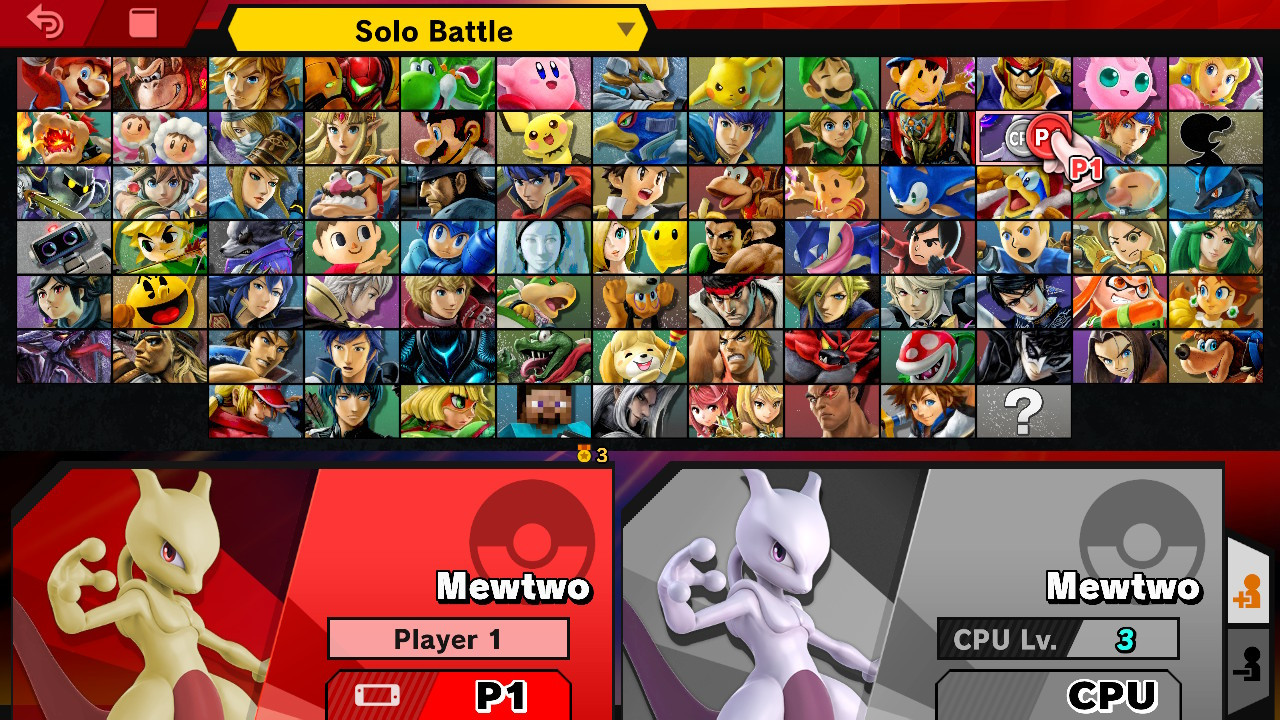This screenshot has width=1280, height=720.
Task: Select the random fighter question mark box
Action: [x=1022, y=410]
